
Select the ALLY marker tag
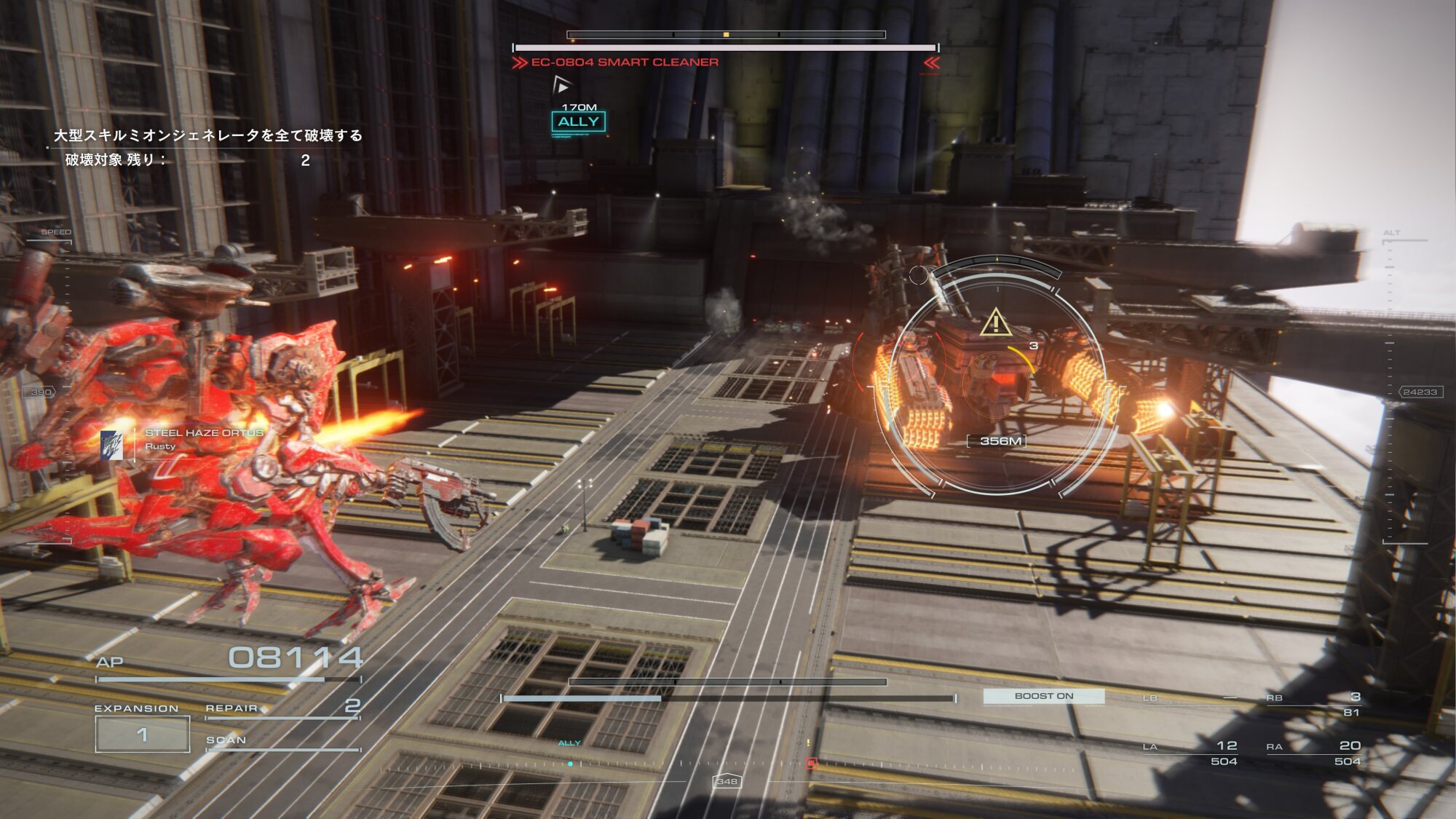[x=579, y=122]
